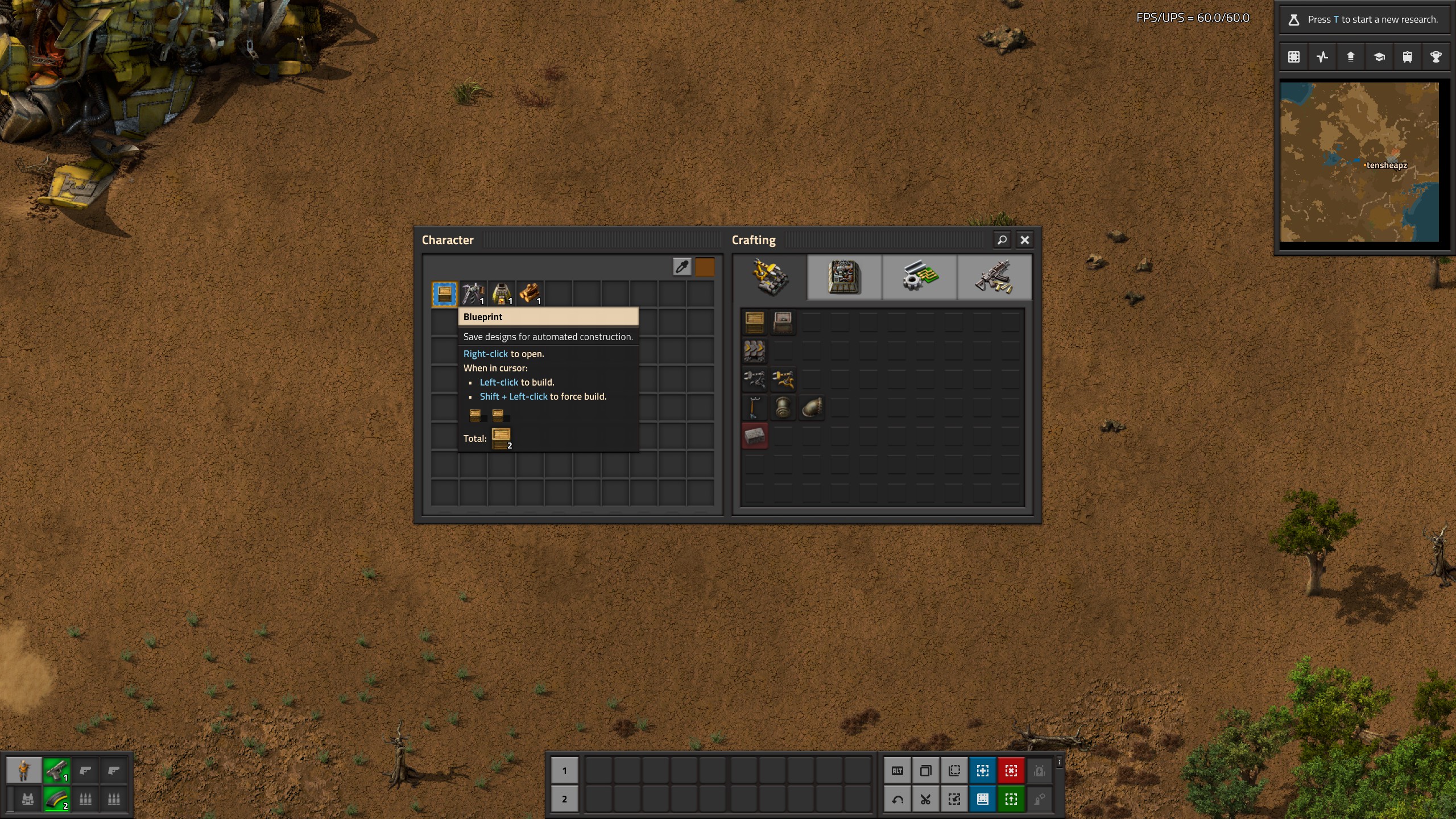Open the achievements trophy menu
This screenshot has width=1456, height=819.
(x=1436, y=57)
